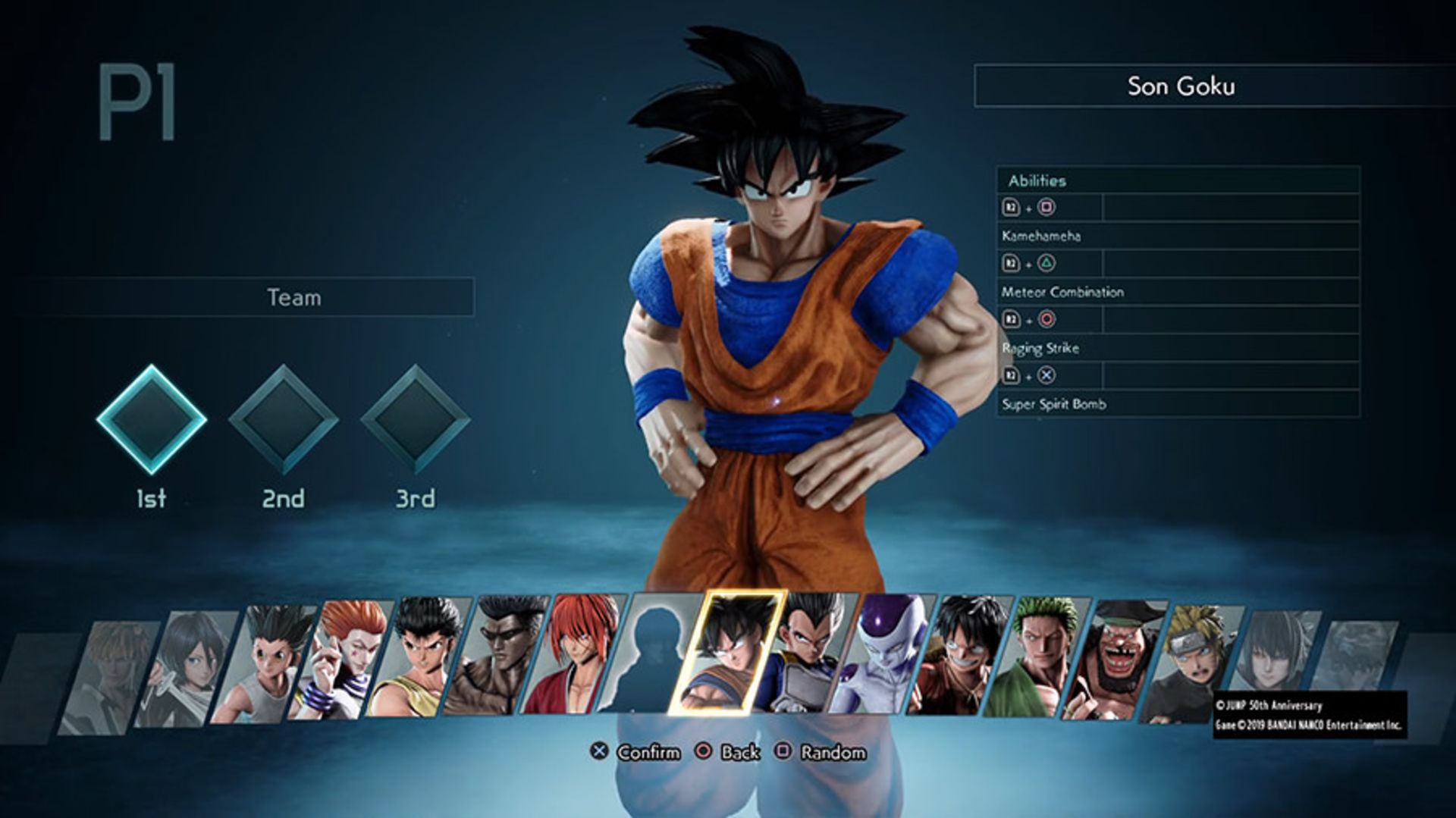Pick Blackbeard's laughing portrait
The height and width of the screenshot is (818, 1456).
(x=1116, y=660)
